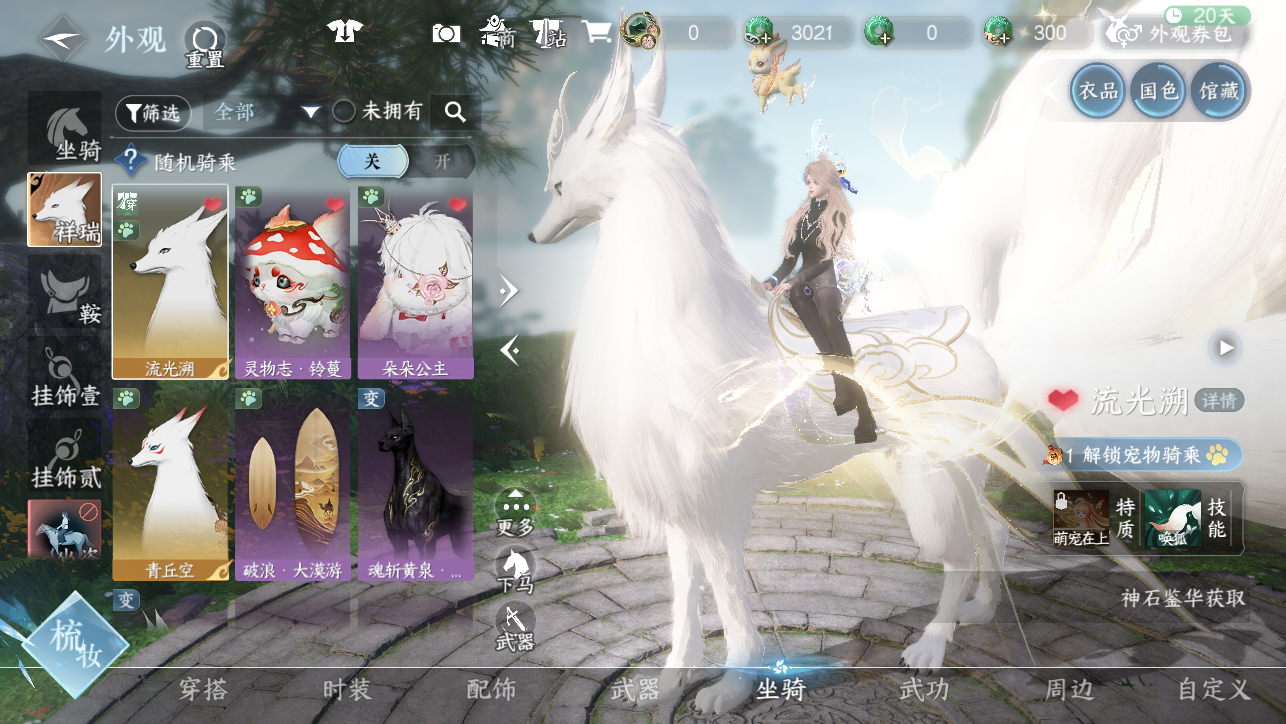The image size is (1286, 724).
Task: Choose the 破浪·大漠游 surfboard card
Action: pyautogui.click(x=292, y=484)
